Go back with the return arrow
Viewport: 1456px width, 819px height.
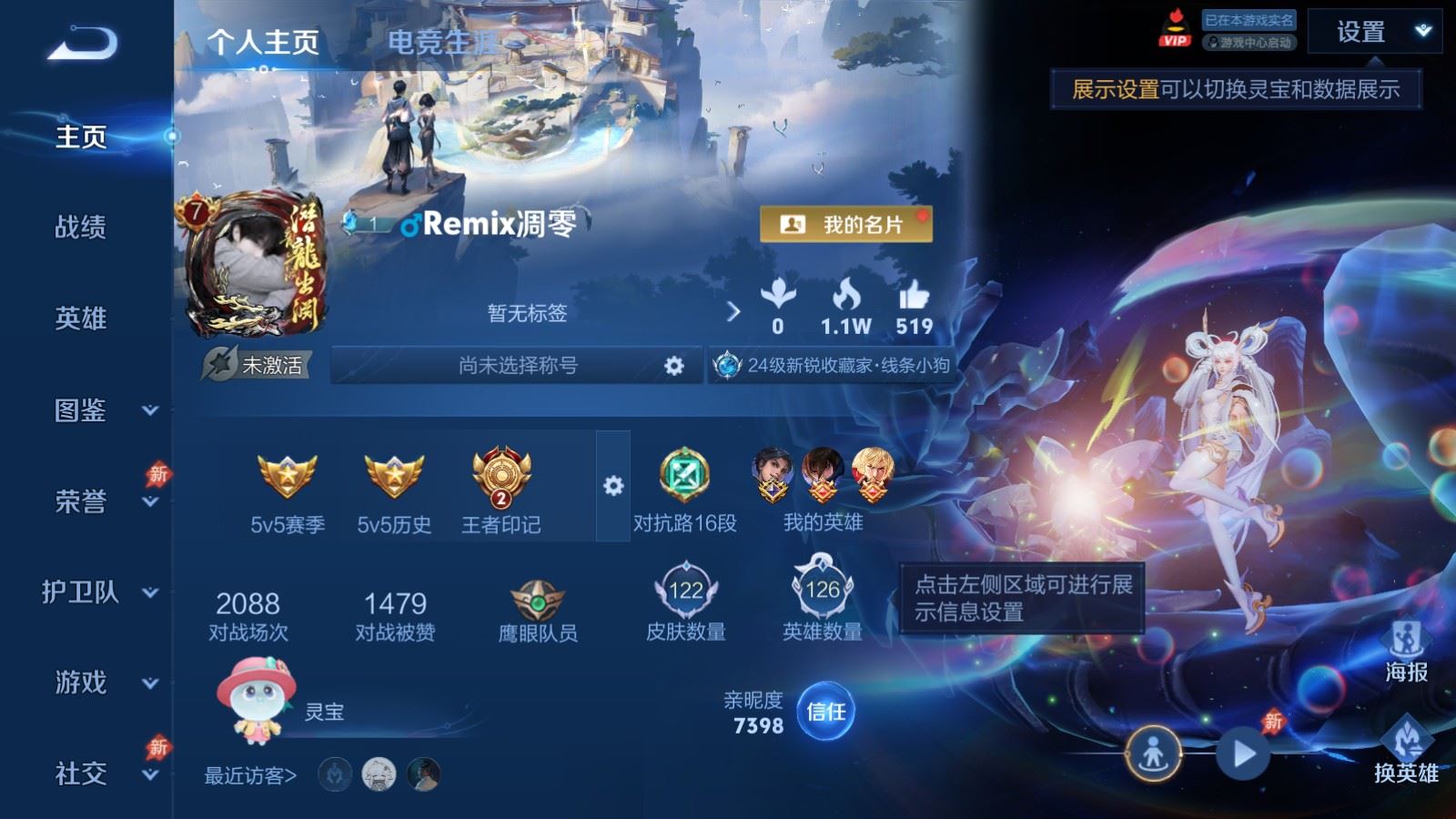(82, 44)
